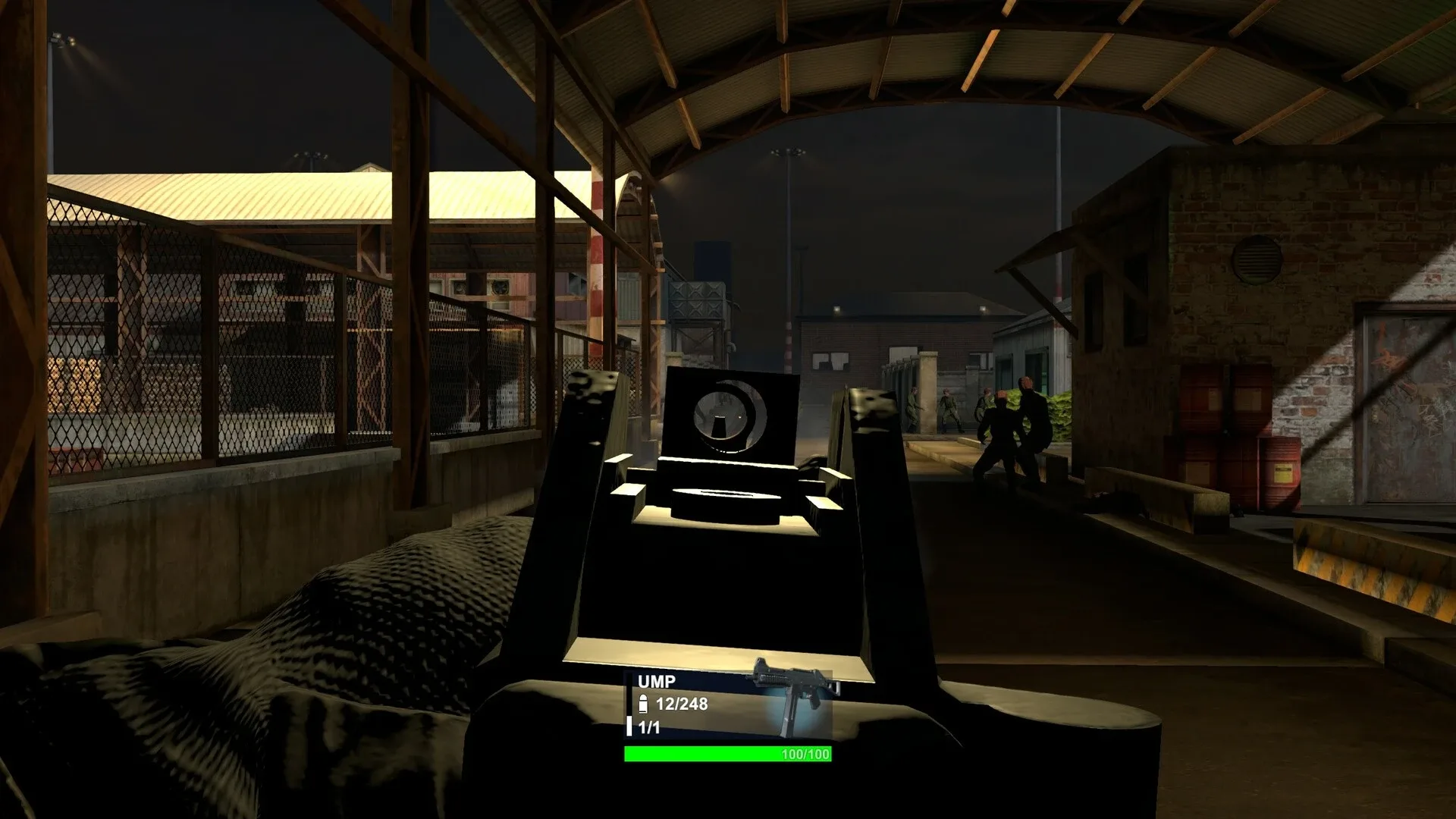Click the 12/248 ammo counter text
The image size is (1456, 819).
(681, 703)
